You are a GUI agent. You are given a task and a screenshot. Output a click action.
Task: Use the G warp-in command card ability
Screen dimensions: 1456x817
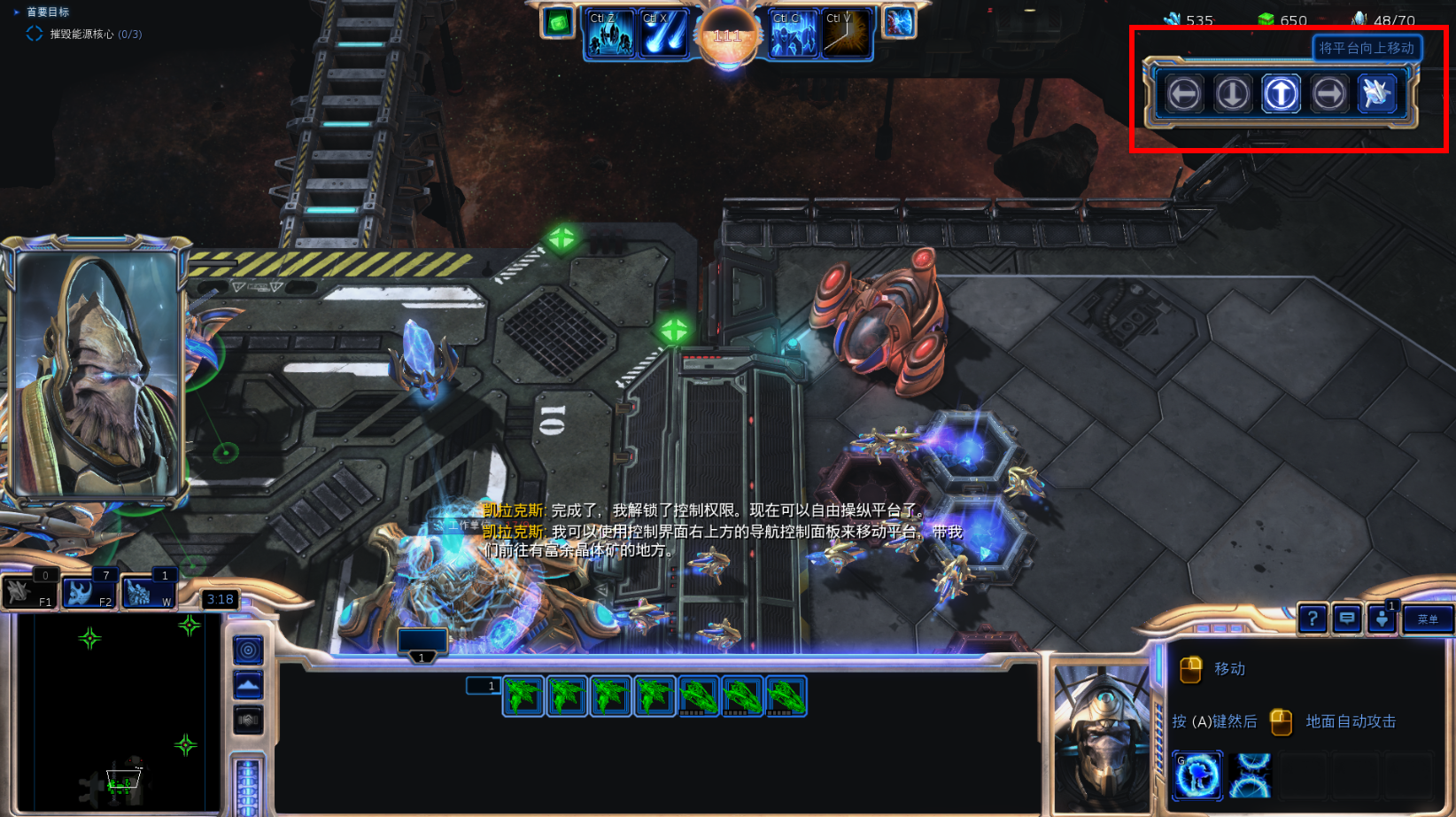(x=1197, y=775)
